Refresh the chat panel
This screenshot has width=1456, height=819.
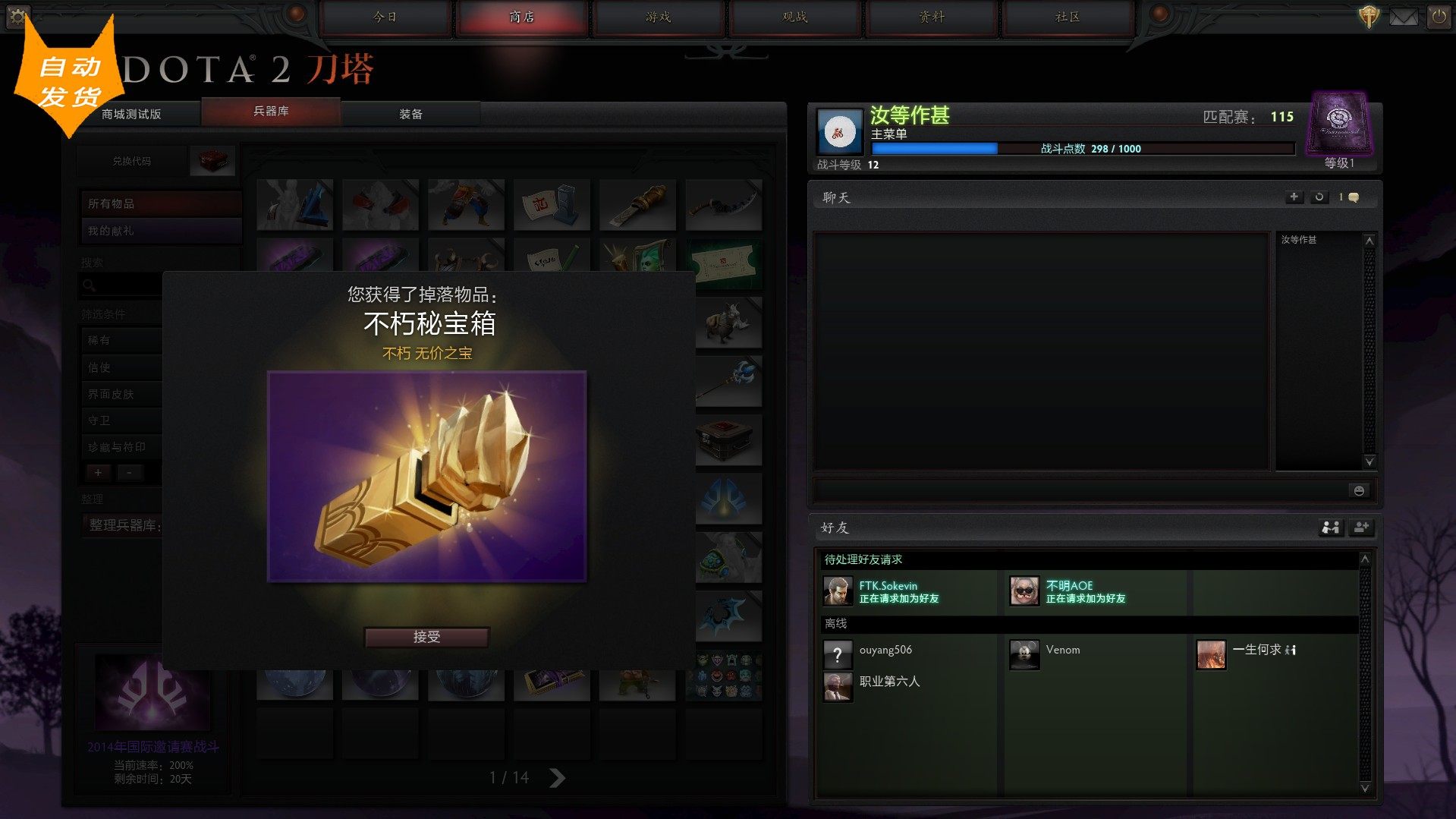[x=1319, y=197]
